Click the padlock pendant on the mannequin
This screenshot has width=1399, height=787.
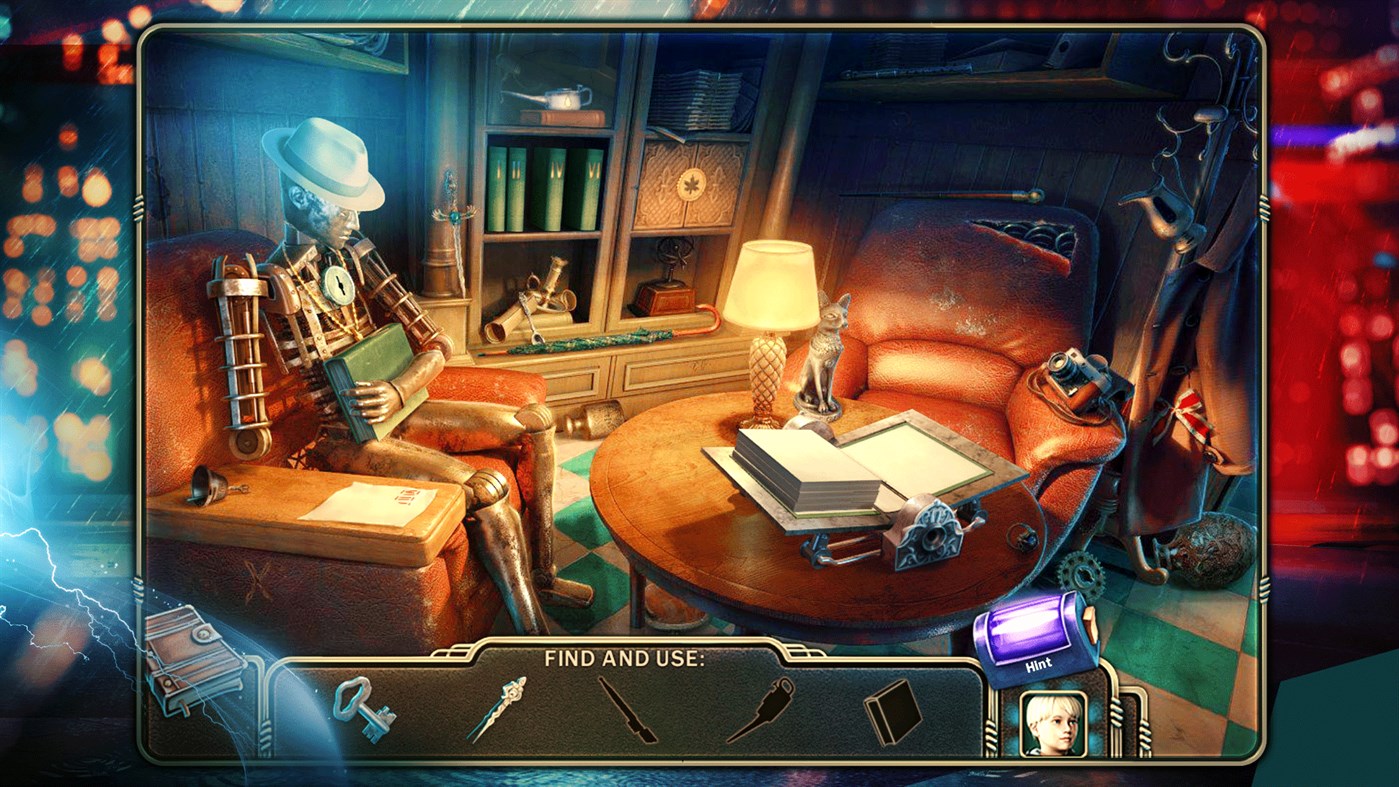(341, 287)
